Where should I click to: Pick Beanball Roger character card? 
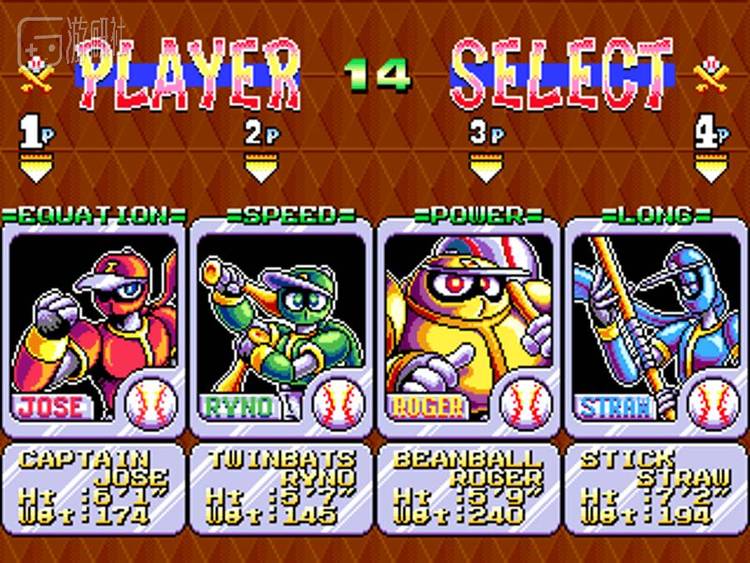[469, 325]
